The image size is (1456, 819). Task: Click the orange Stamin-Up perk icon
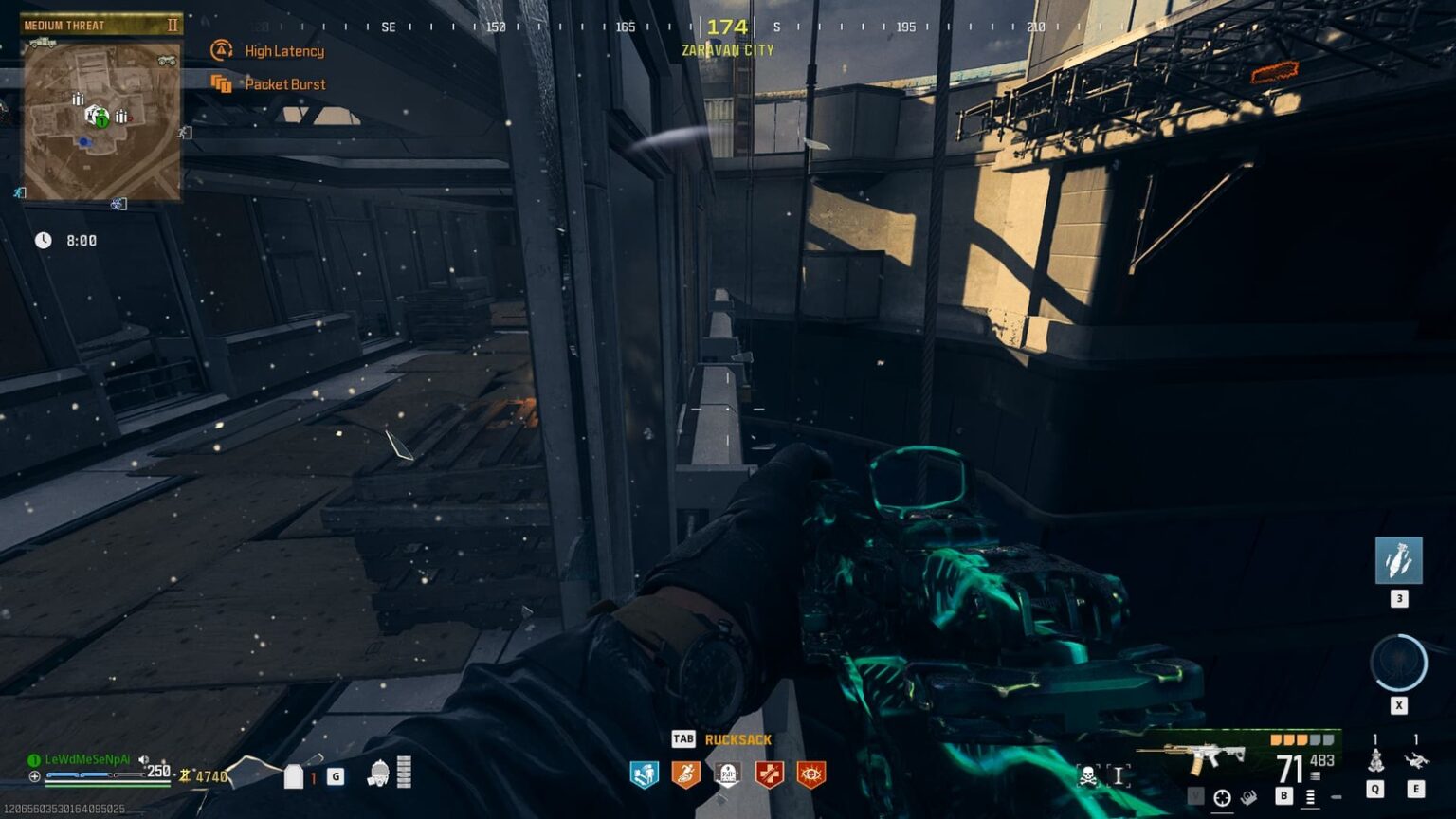(685, 773)
